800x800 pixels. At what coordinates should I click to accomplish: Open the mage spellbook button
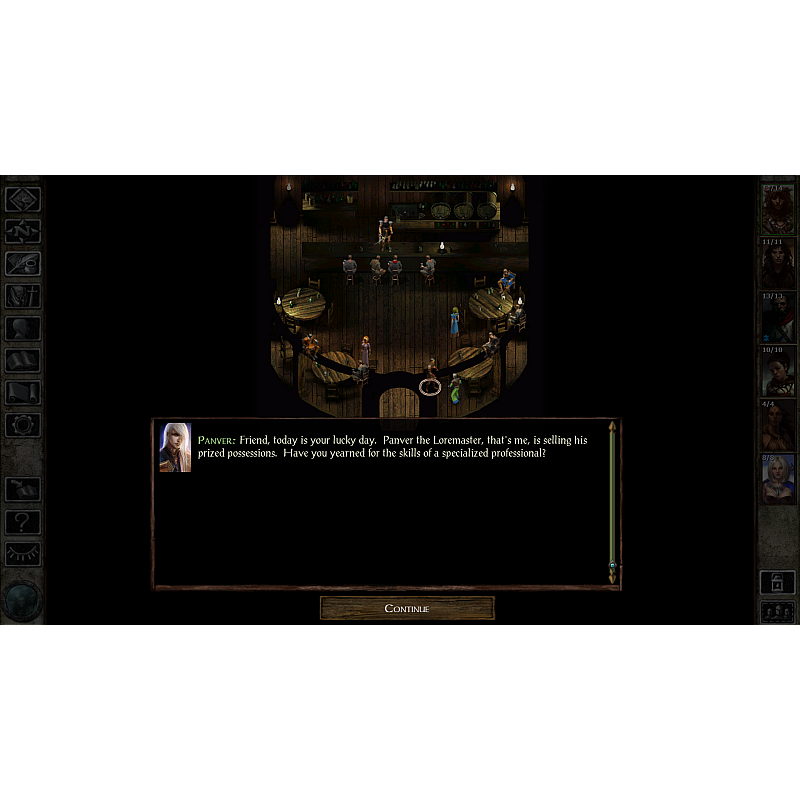(x=22, y=360)
